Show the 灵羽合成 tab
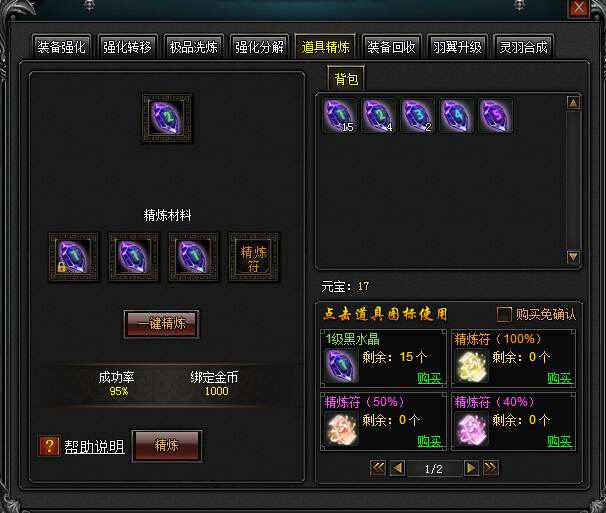606x513 pixels. [524, 47]
